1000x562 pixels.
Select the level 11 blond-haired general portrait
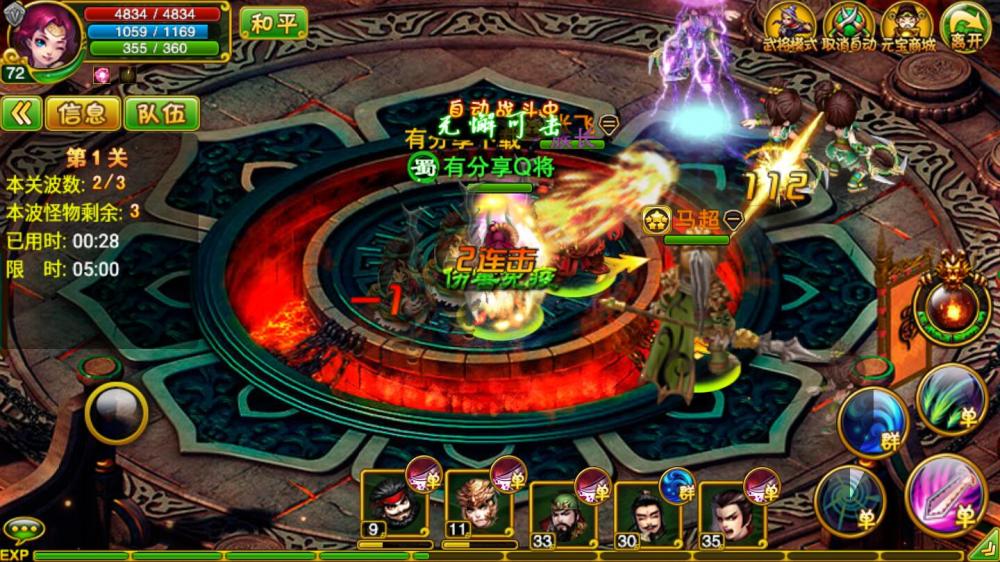475,502
